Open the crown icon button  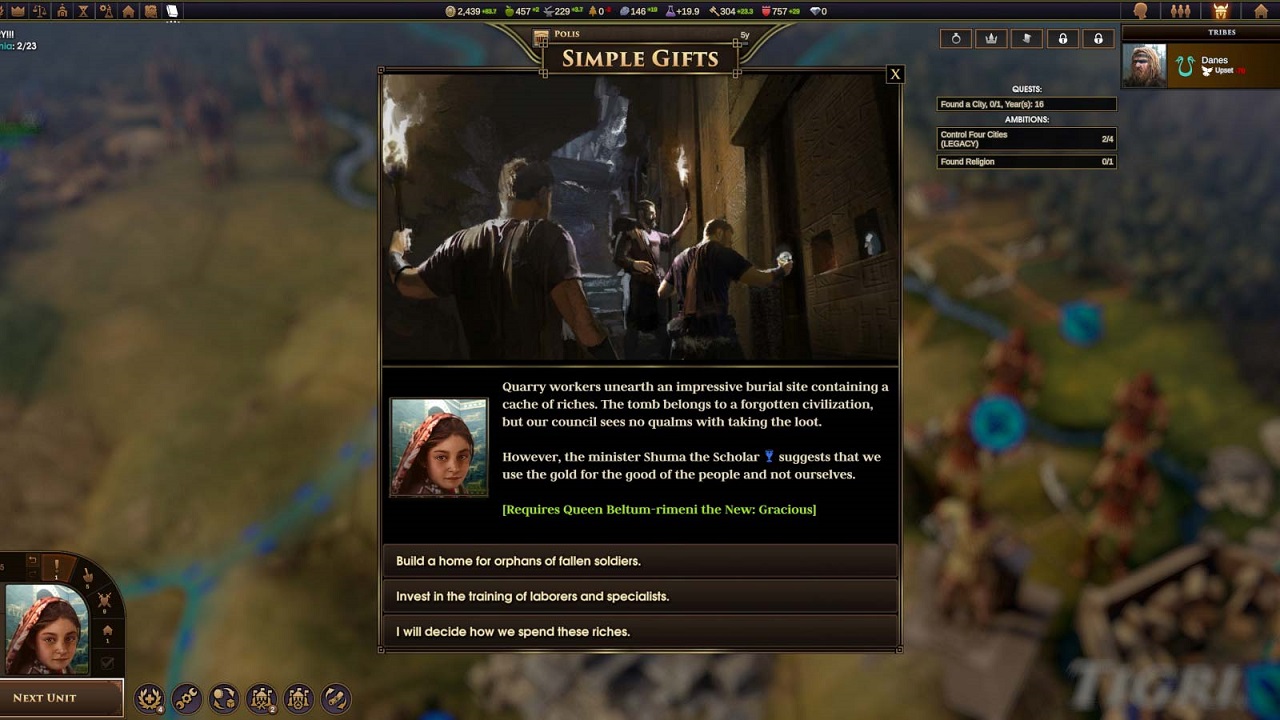[991, 39]
